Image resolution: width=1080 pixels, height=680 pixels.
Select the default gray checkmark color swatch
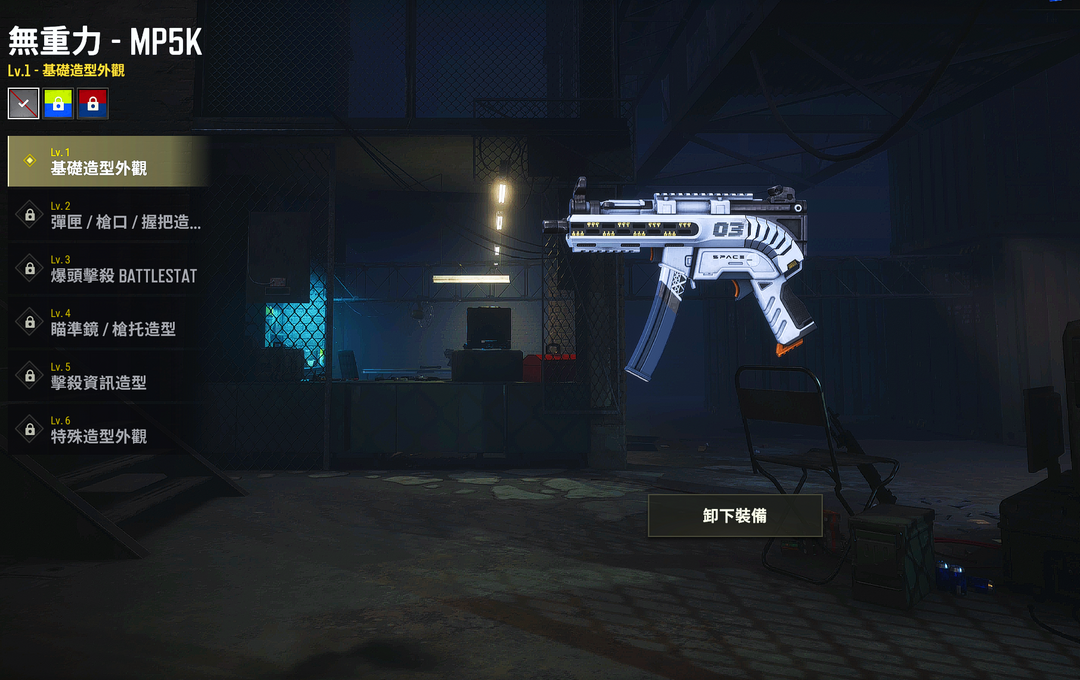pyautogui.click(x=23, y=103)
